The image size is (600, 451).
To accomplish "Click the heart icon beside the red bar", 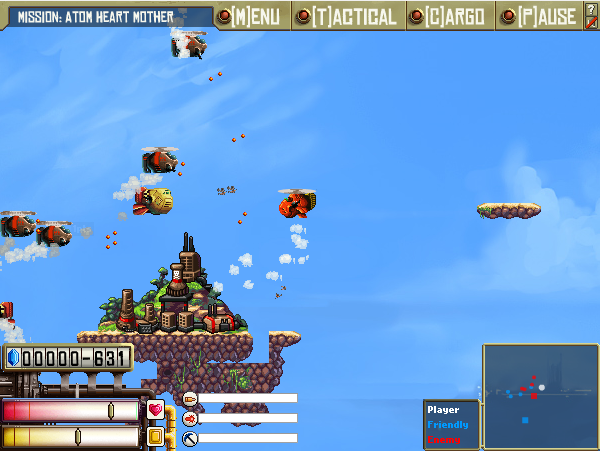I will click(x=155, y=409).
